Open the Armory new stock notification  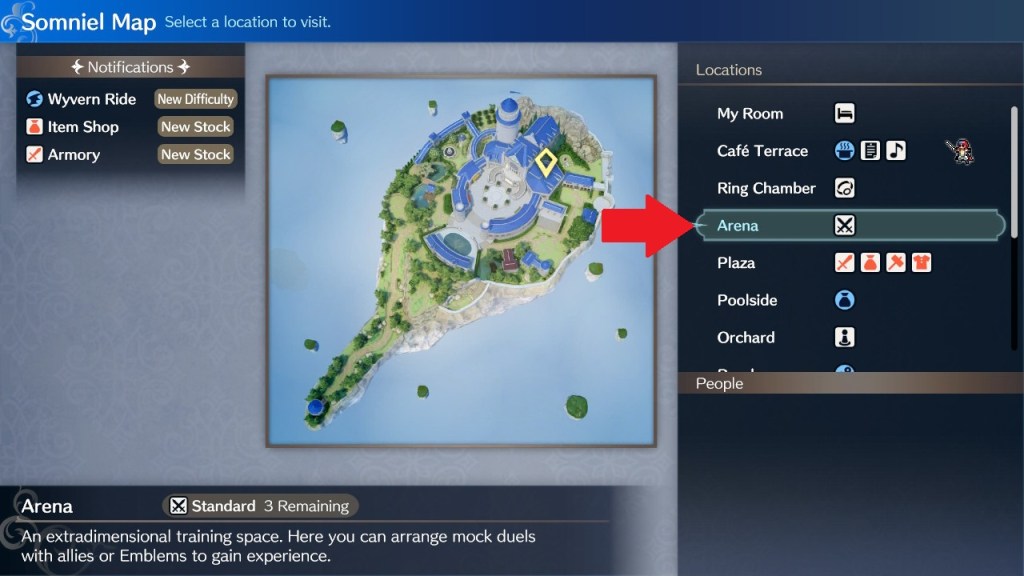[x=130, y=155]
